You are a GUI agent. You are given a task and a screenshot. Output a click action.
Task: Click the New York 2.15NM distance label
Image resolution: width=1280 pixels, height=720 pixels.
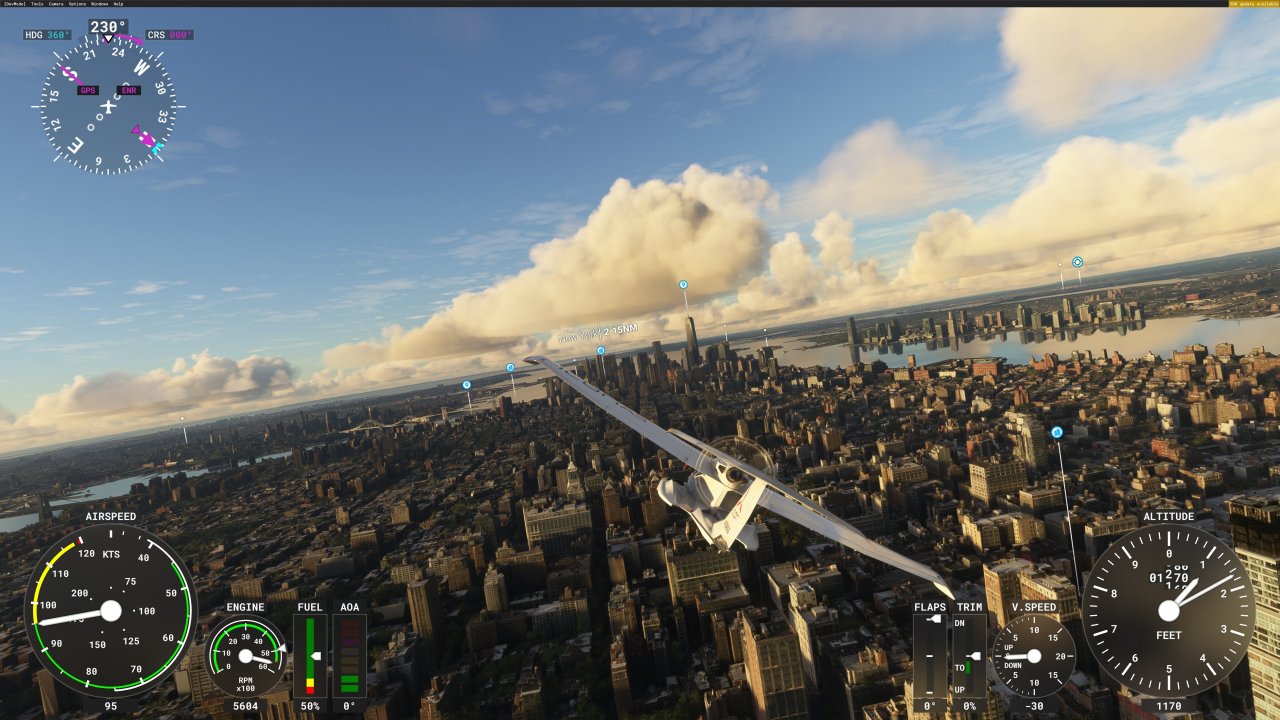[x=600, y=332]
